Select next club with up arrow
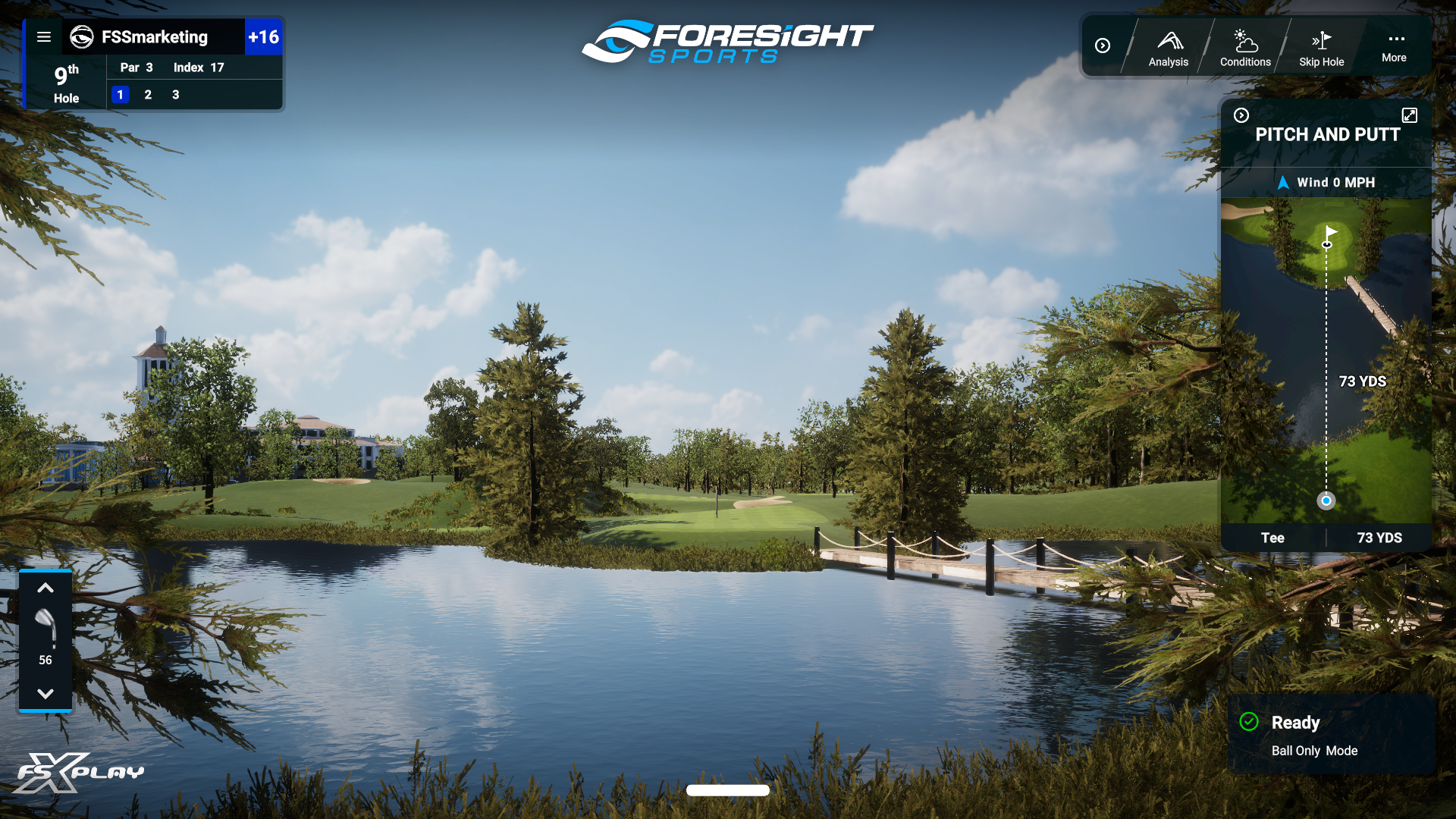The image size is (1456, 819). [45, 588]
